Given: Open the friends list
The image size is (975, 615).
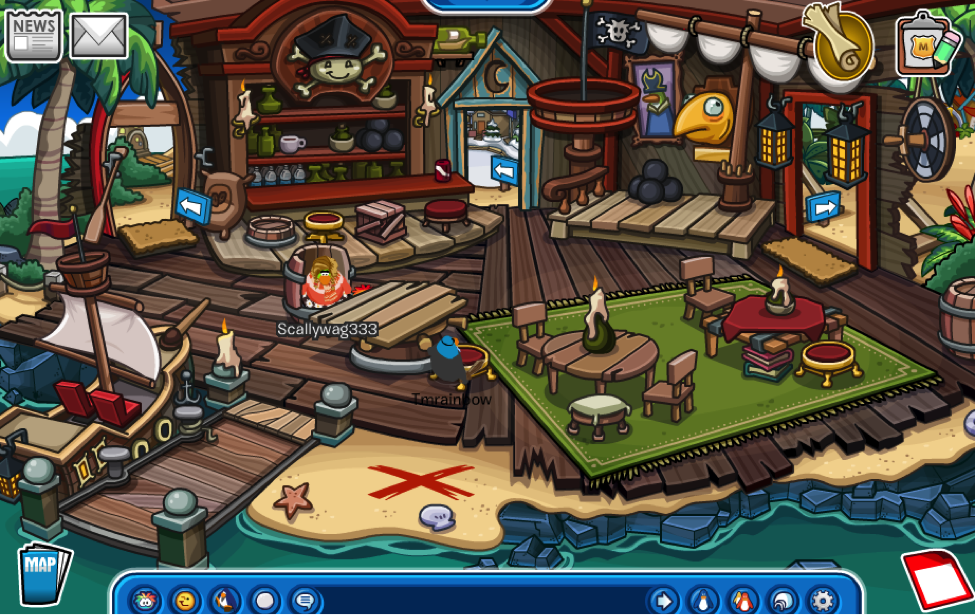Looking at the screenshot, I should [743, 600].
